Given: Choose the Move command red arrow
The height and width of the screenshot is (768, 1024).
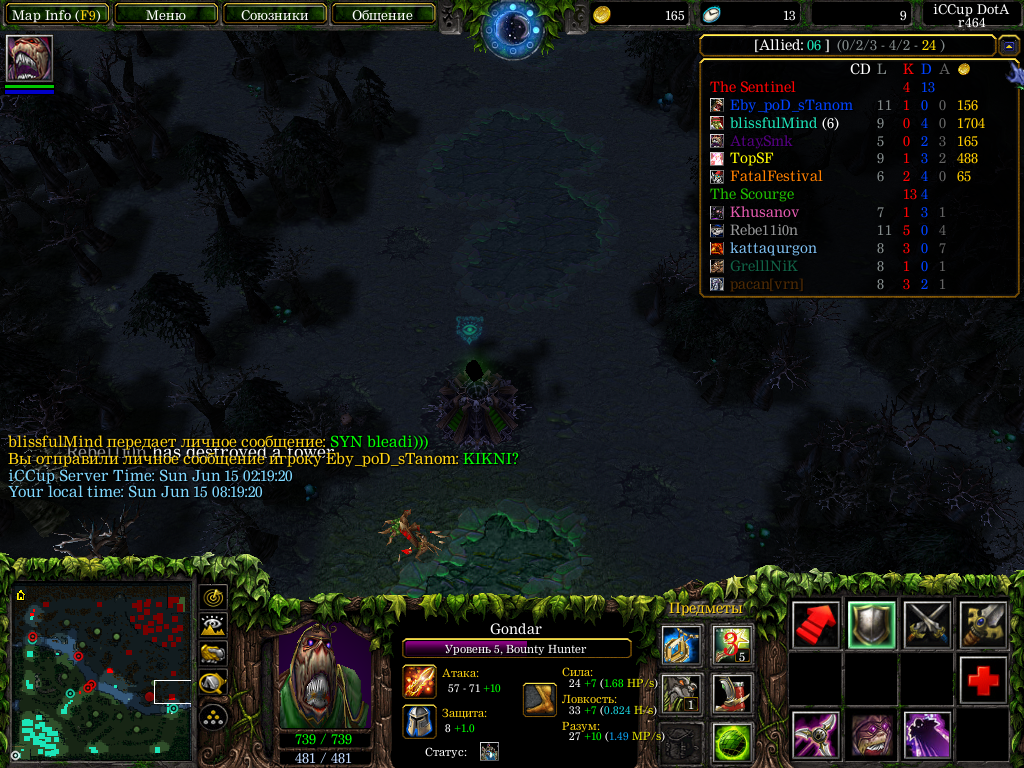Looking at the screenshot, I should (815, 625).
